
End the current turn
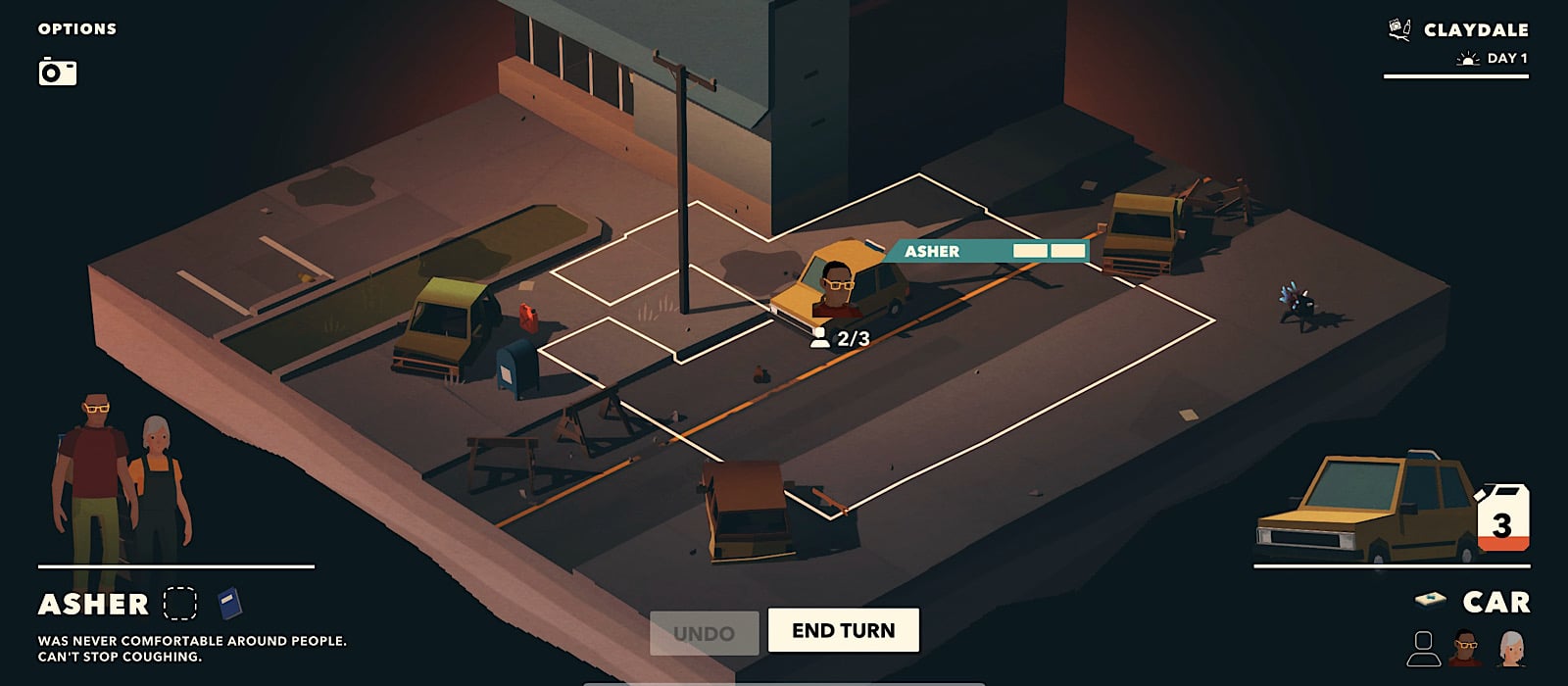point(843,630)
